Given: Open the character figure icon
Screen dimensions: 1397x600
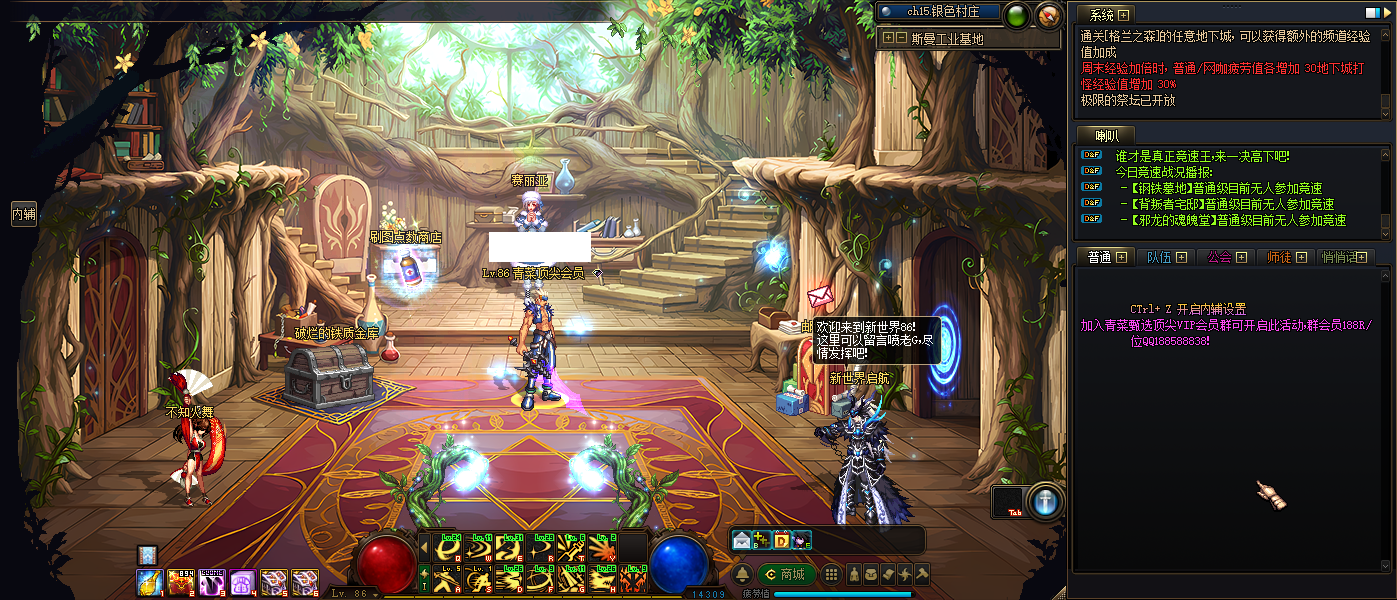Looking at the screenshot, I should coord(855,574).
